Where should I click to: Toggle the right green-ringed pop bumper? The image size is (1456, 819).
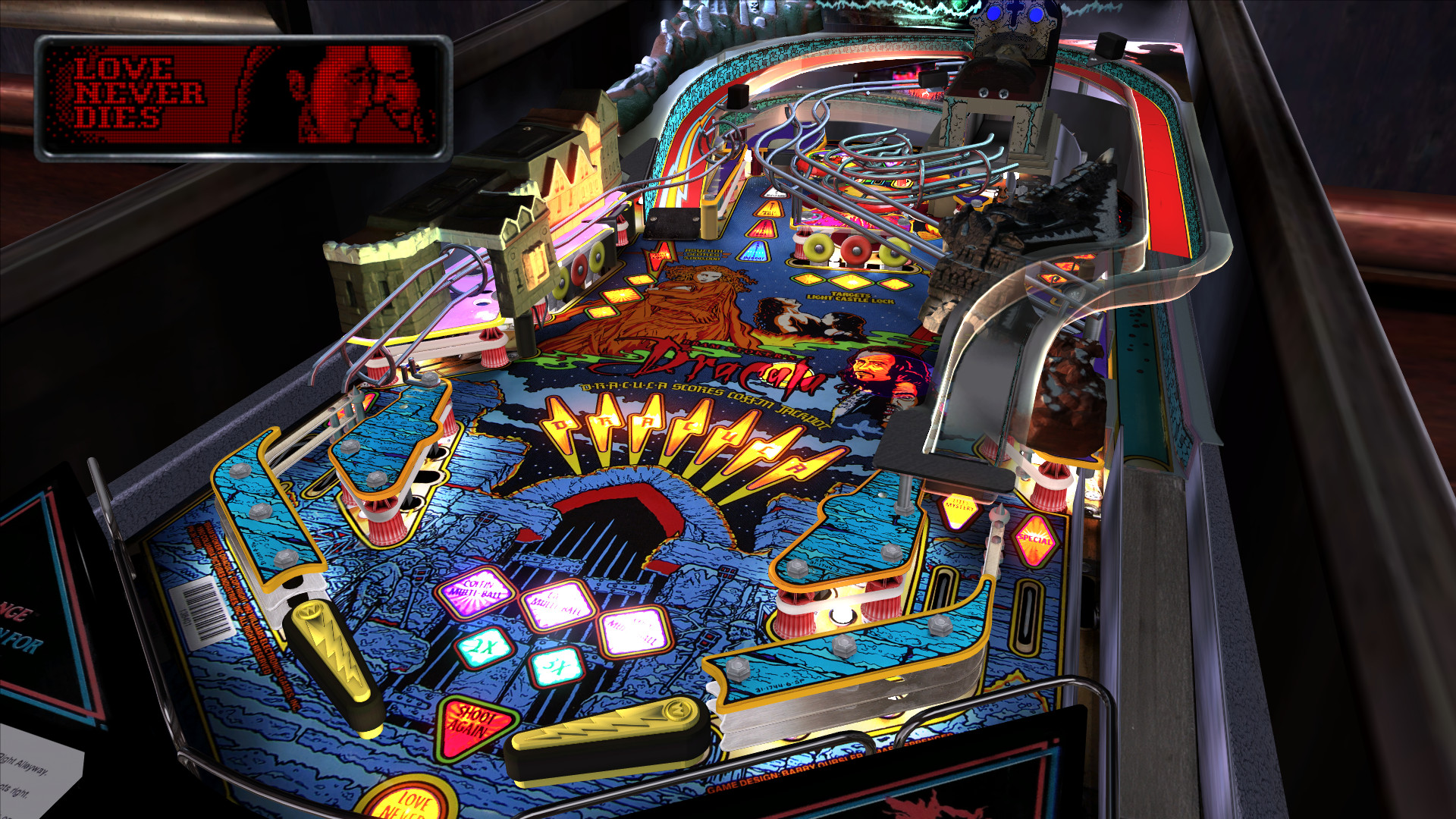click(893, 253)
